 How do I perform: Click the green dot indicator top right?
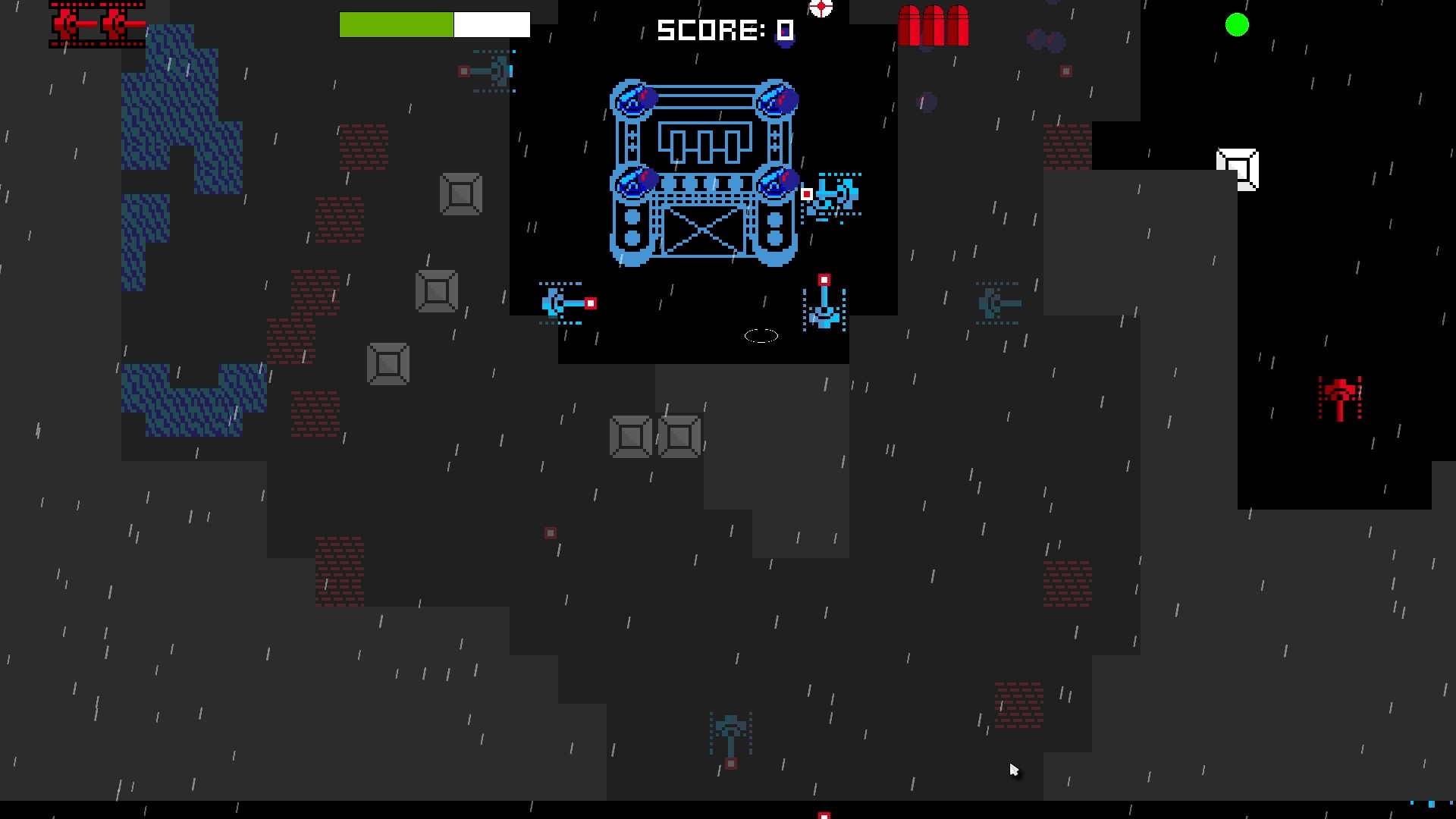(x=1237, y=25)
